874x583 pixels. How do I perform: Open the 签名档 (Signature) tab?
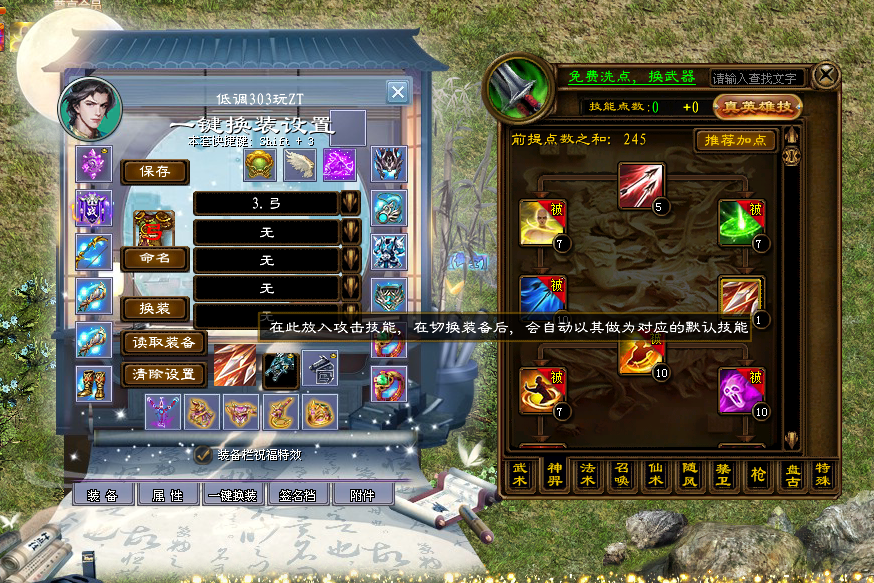(297, 495)
